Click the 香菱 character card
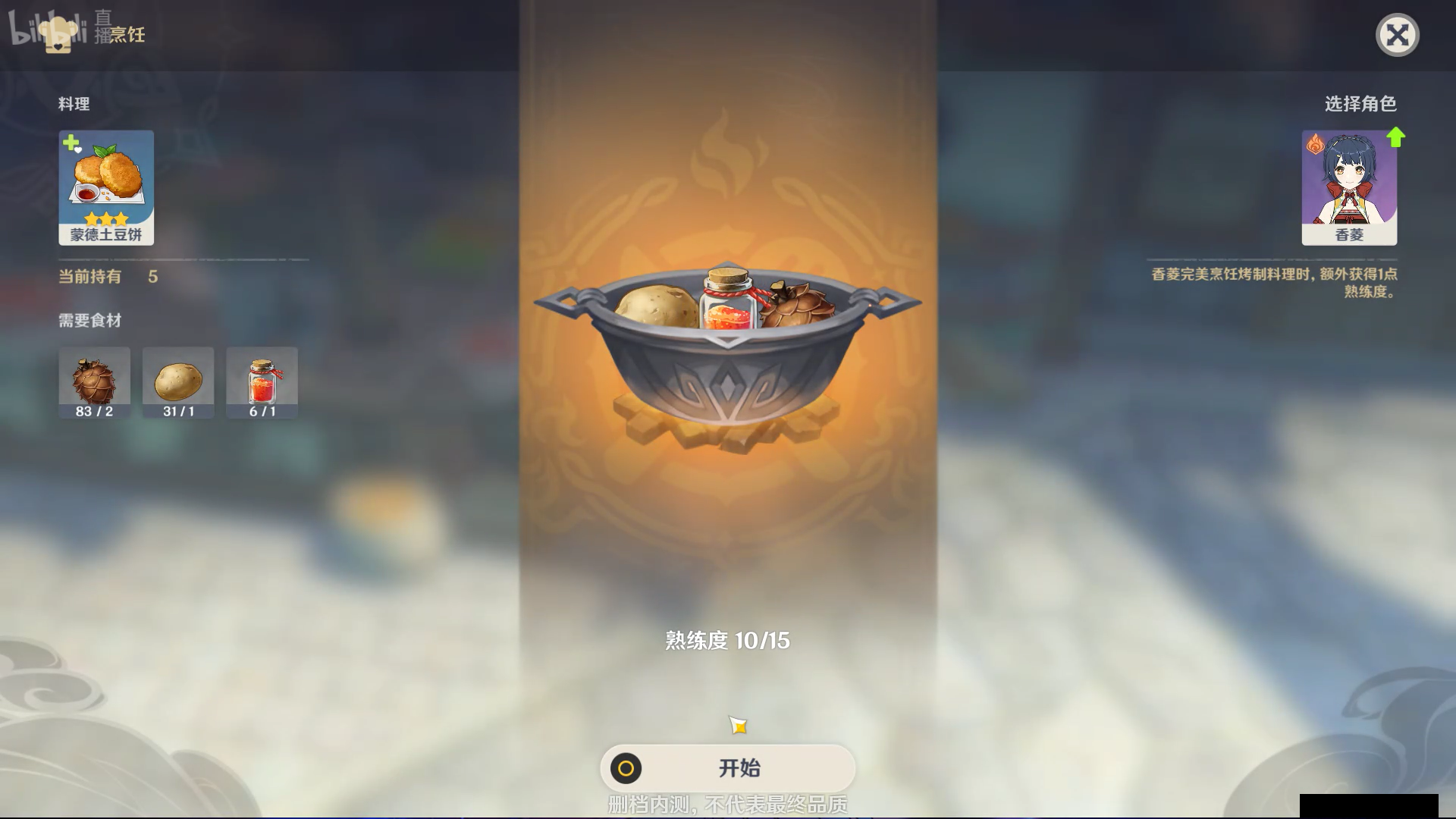The width and height of the screenshot is (1456, 819). 1350,186
